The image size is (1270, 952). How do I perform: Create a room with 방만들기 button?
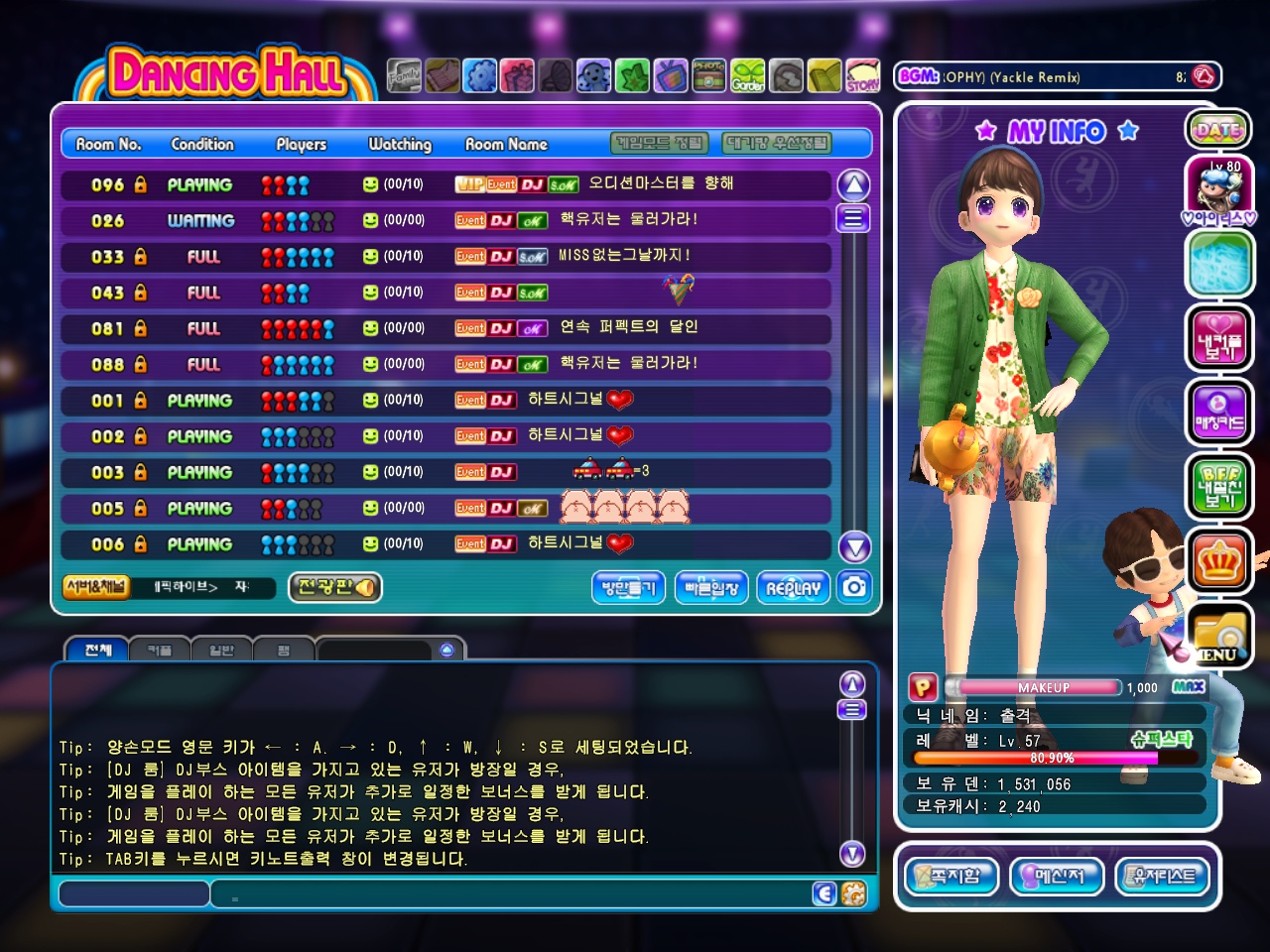point(628,588)
